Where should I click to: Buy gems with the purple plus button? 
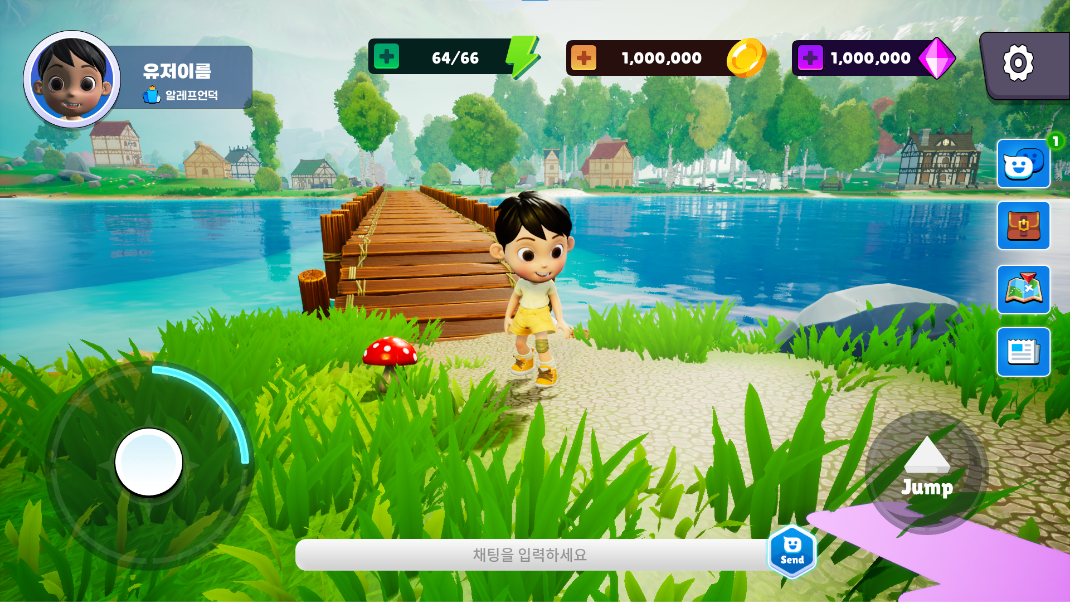(x=810, y=58)
